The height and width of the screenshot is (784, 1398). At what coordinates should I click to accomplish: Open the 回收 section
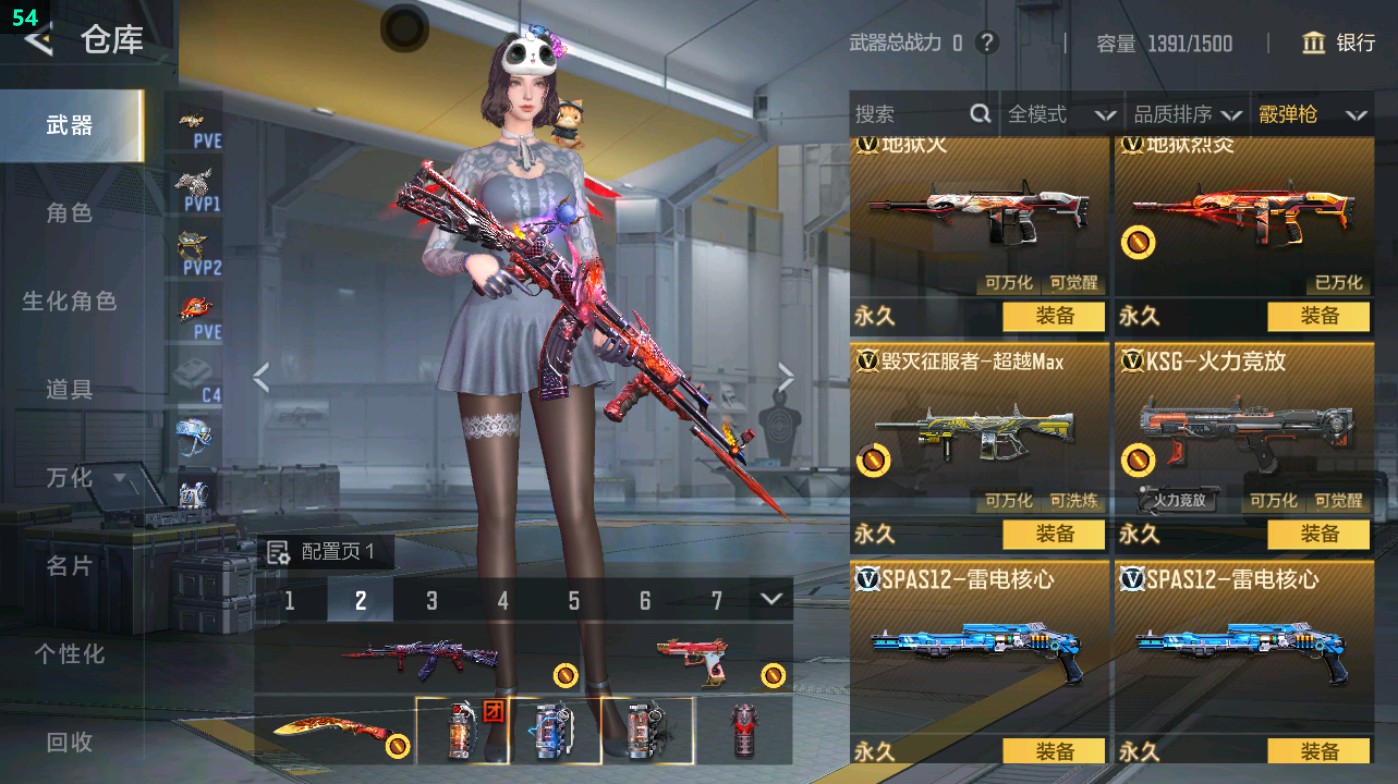[x=69, y=742]
